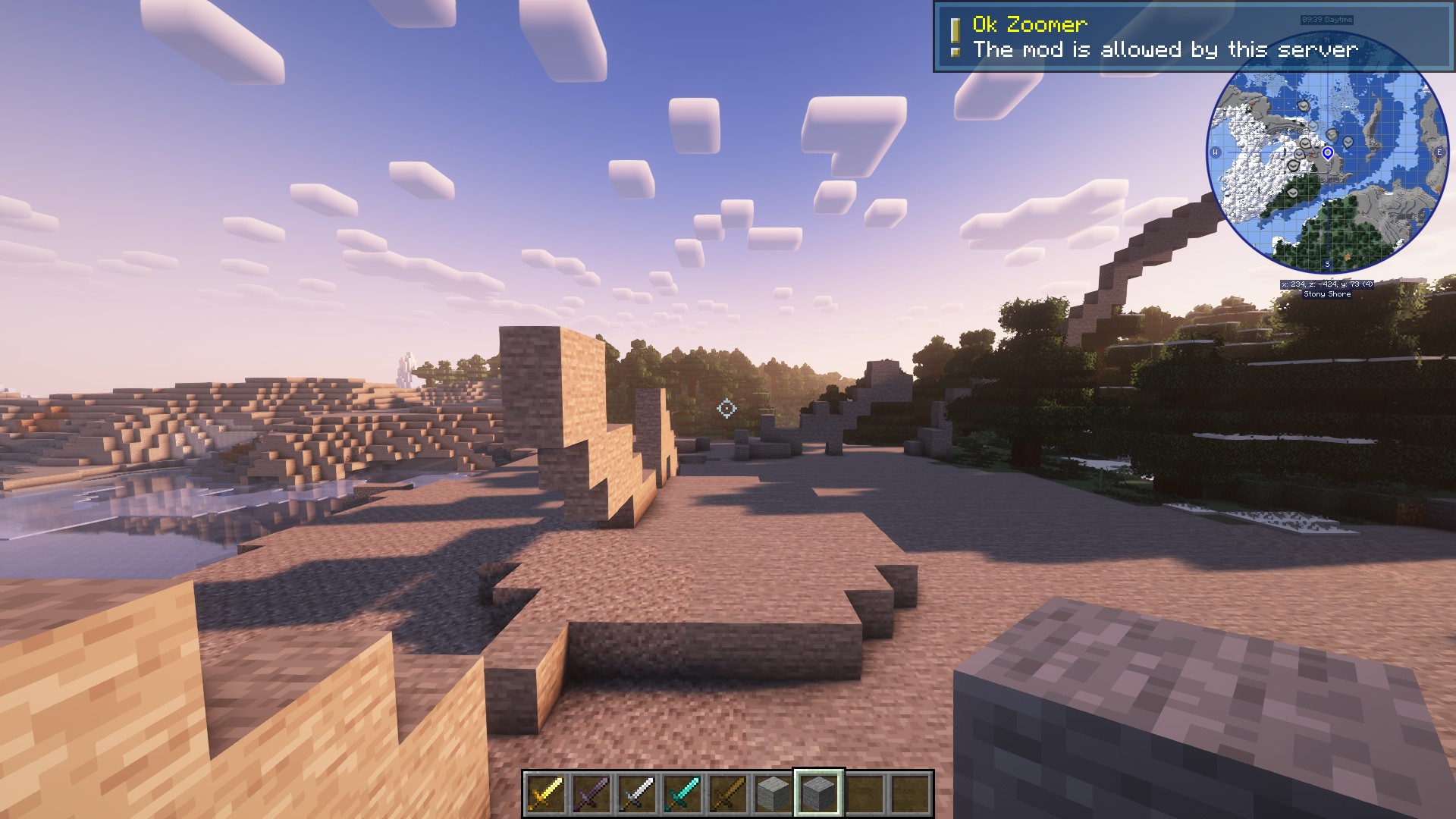Image resolution: width=1456 pixels, height=819 pixels.
Task: Select the golden sword hotbar slot
Action: coord(546,794)
